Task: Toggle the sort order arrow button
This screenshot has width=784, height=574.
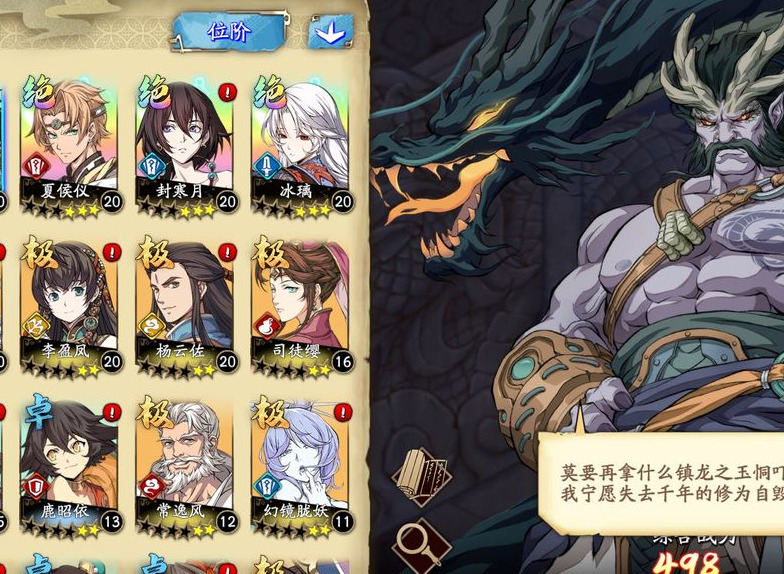Action: [x=330, y=32]
